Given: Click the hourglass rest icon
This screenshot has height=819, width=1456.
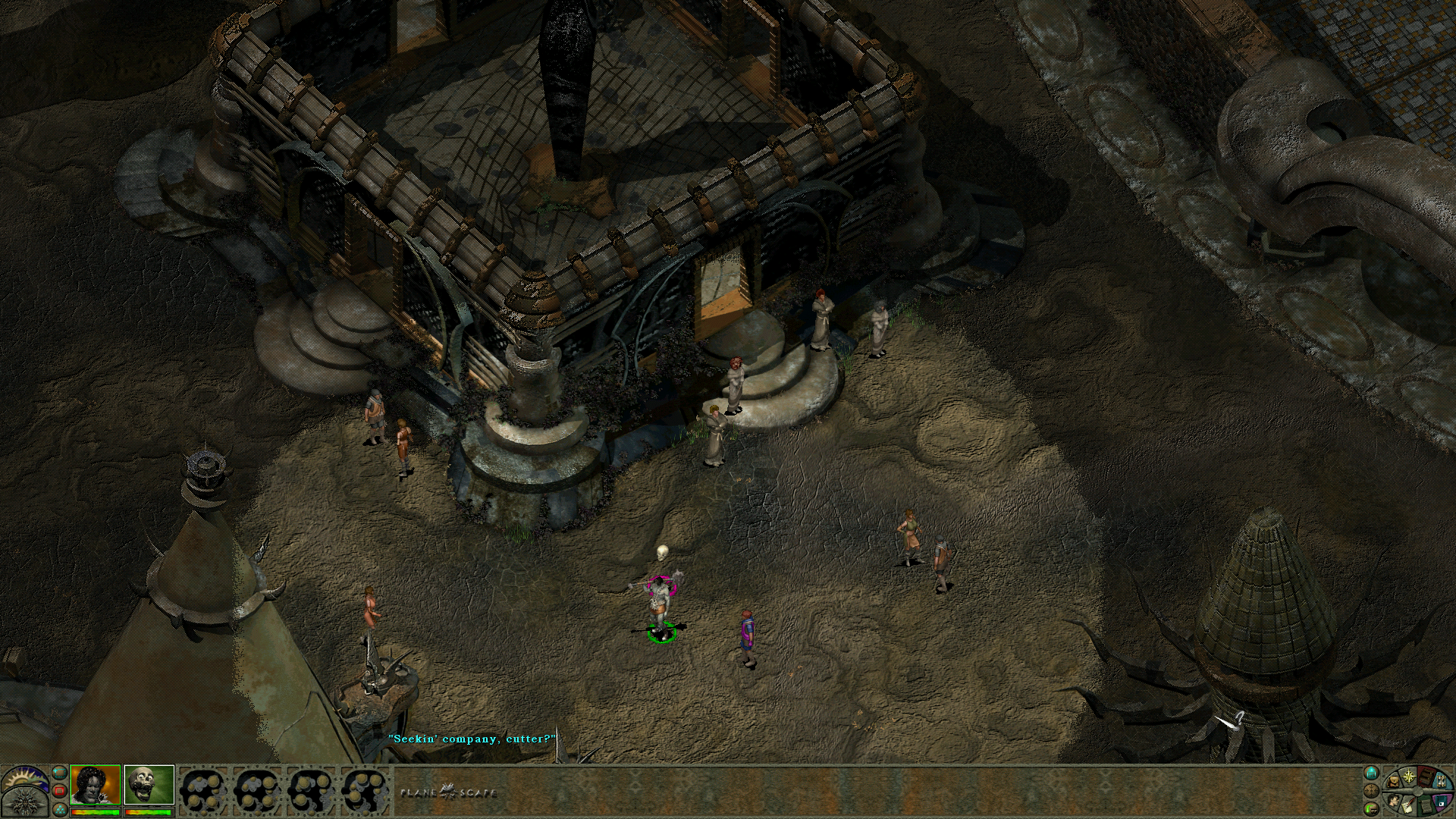Looking at the screenshot, I should tap(1442, 781).
